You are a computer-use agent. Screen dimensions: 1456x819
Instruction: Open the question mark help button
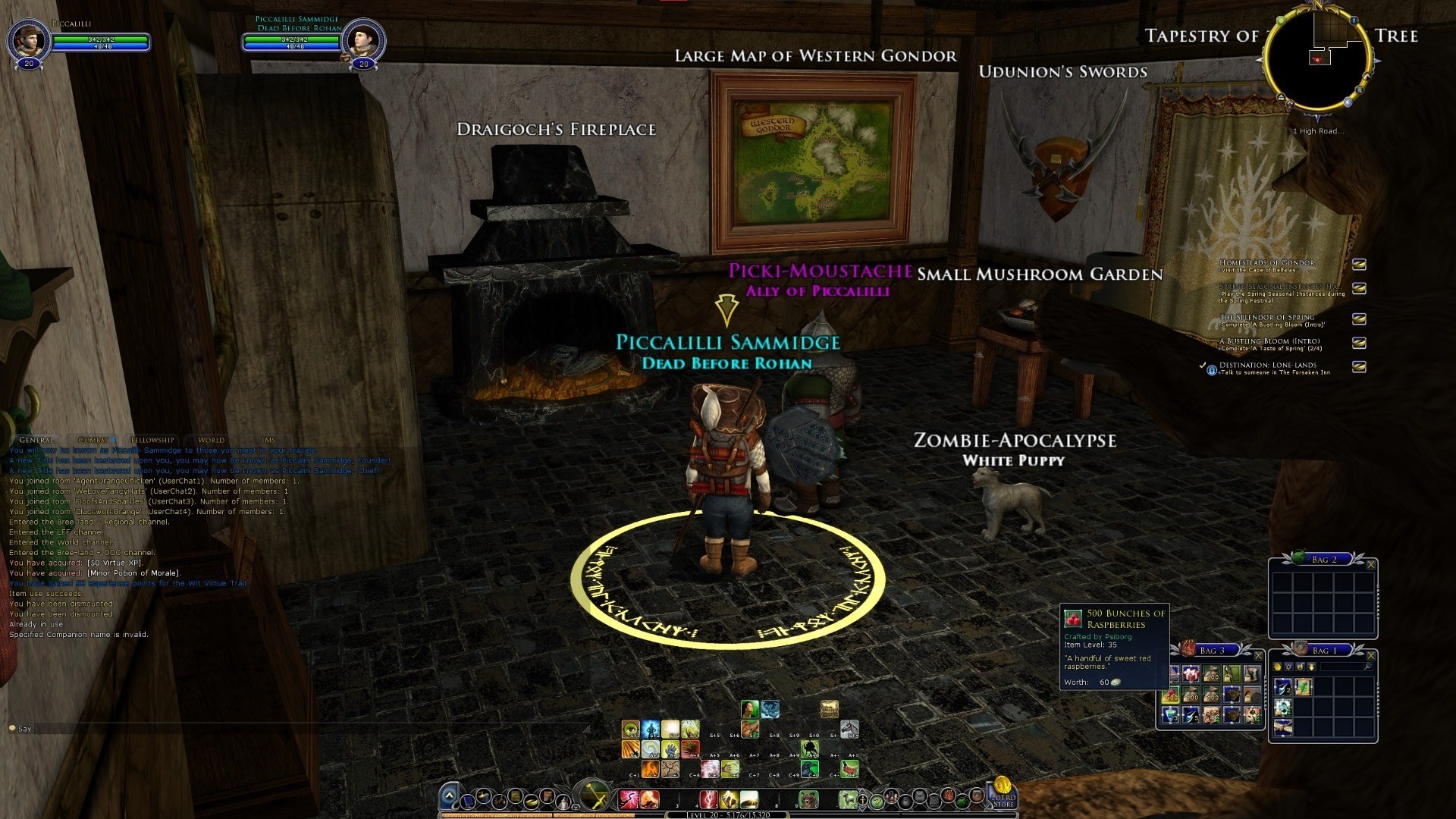(877, 801)
